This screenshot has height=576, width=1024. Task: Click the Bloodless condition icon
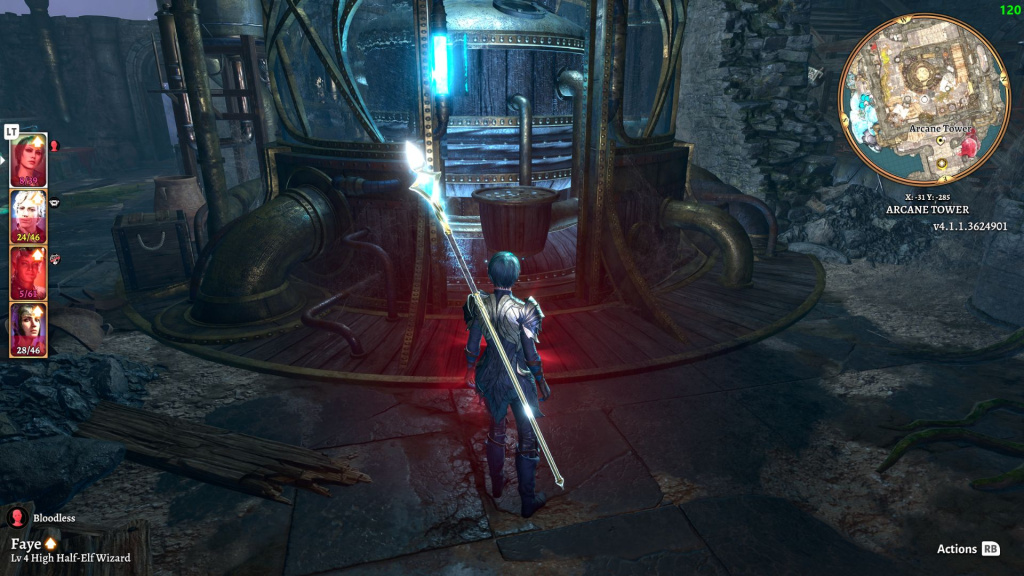coord(17,518)
